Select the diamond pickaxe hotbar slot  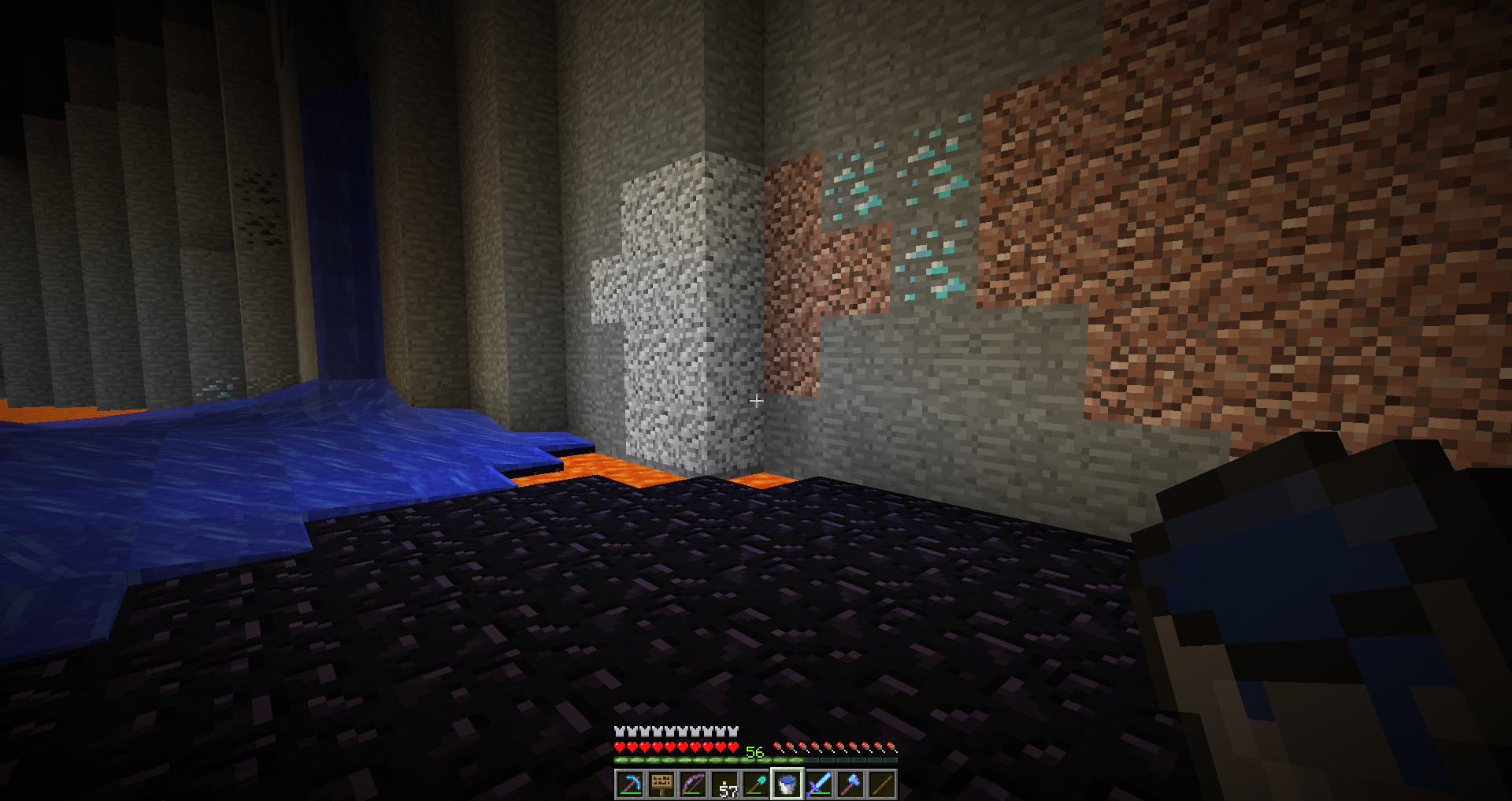pyautogui.click(x=630, y=784)
